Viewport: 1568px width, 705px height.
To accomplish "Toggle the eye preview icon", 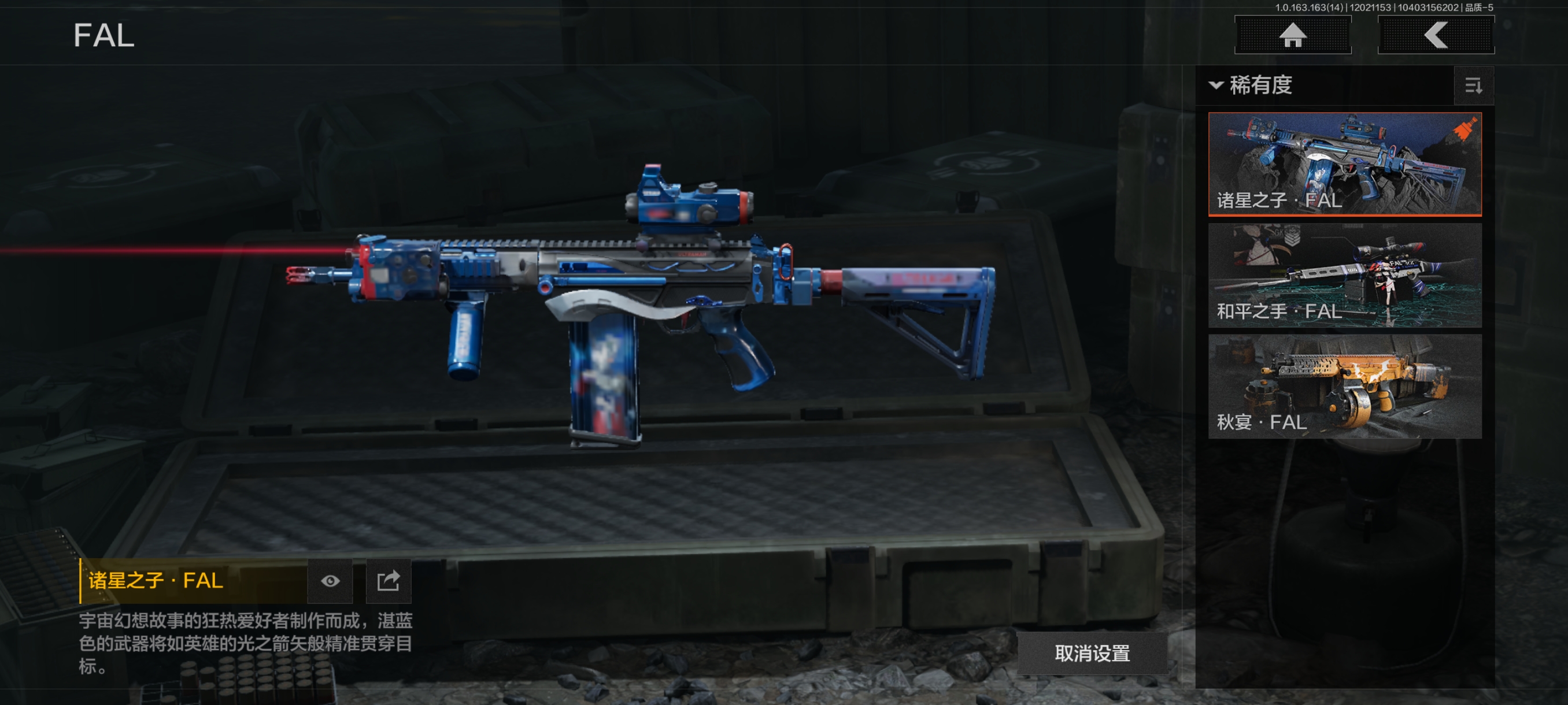I will (x=330, y=581).
